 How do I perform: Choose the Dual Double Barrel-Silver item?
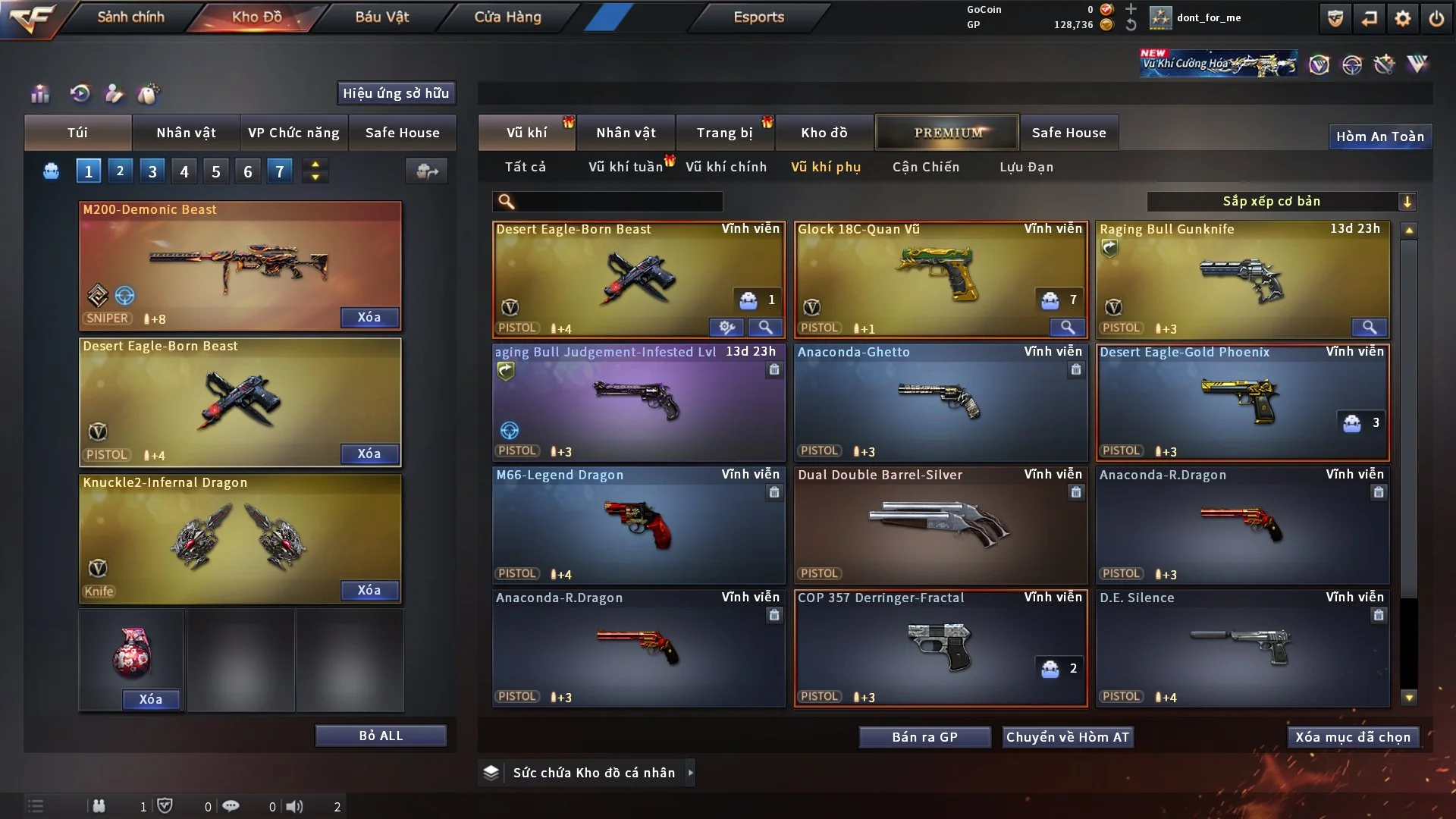point(940,525)
